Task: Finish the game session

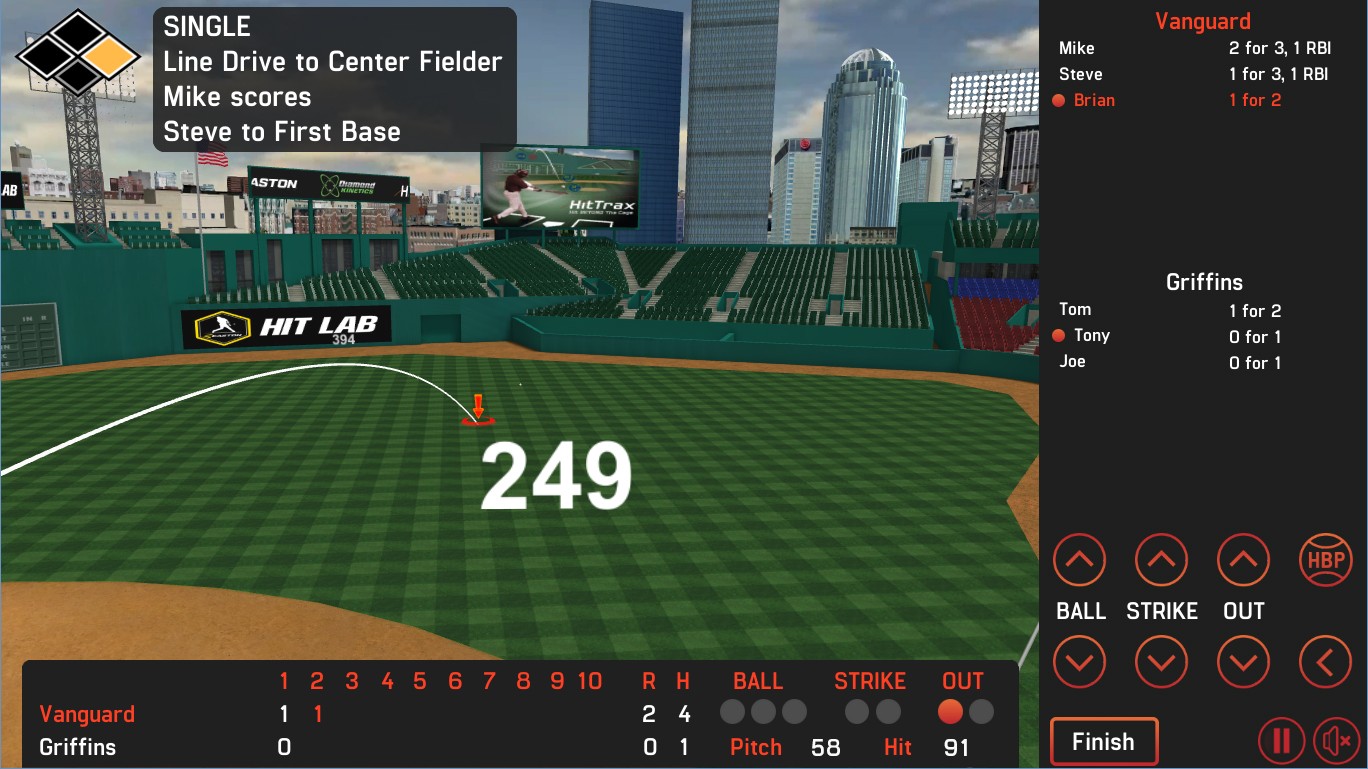Action: click(x=1103, y=742)
